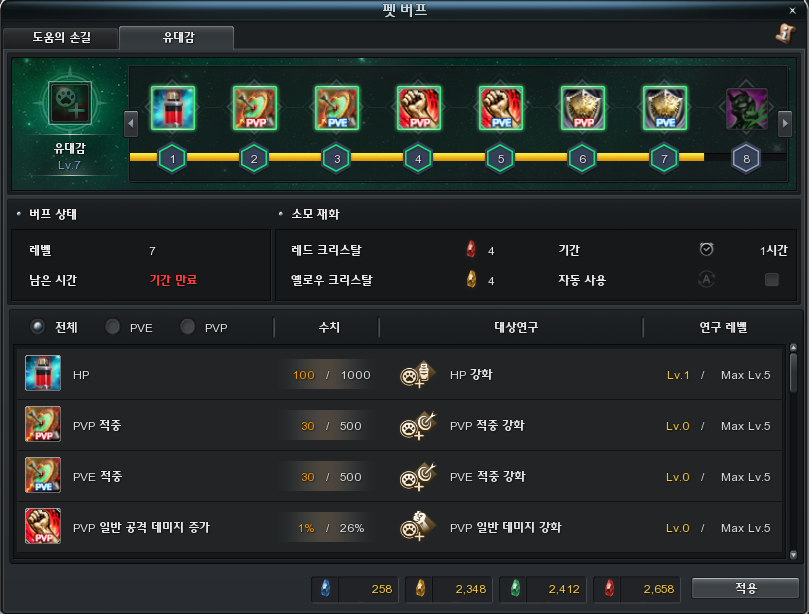Select the level 4 PVP fist buff icon

418,107
